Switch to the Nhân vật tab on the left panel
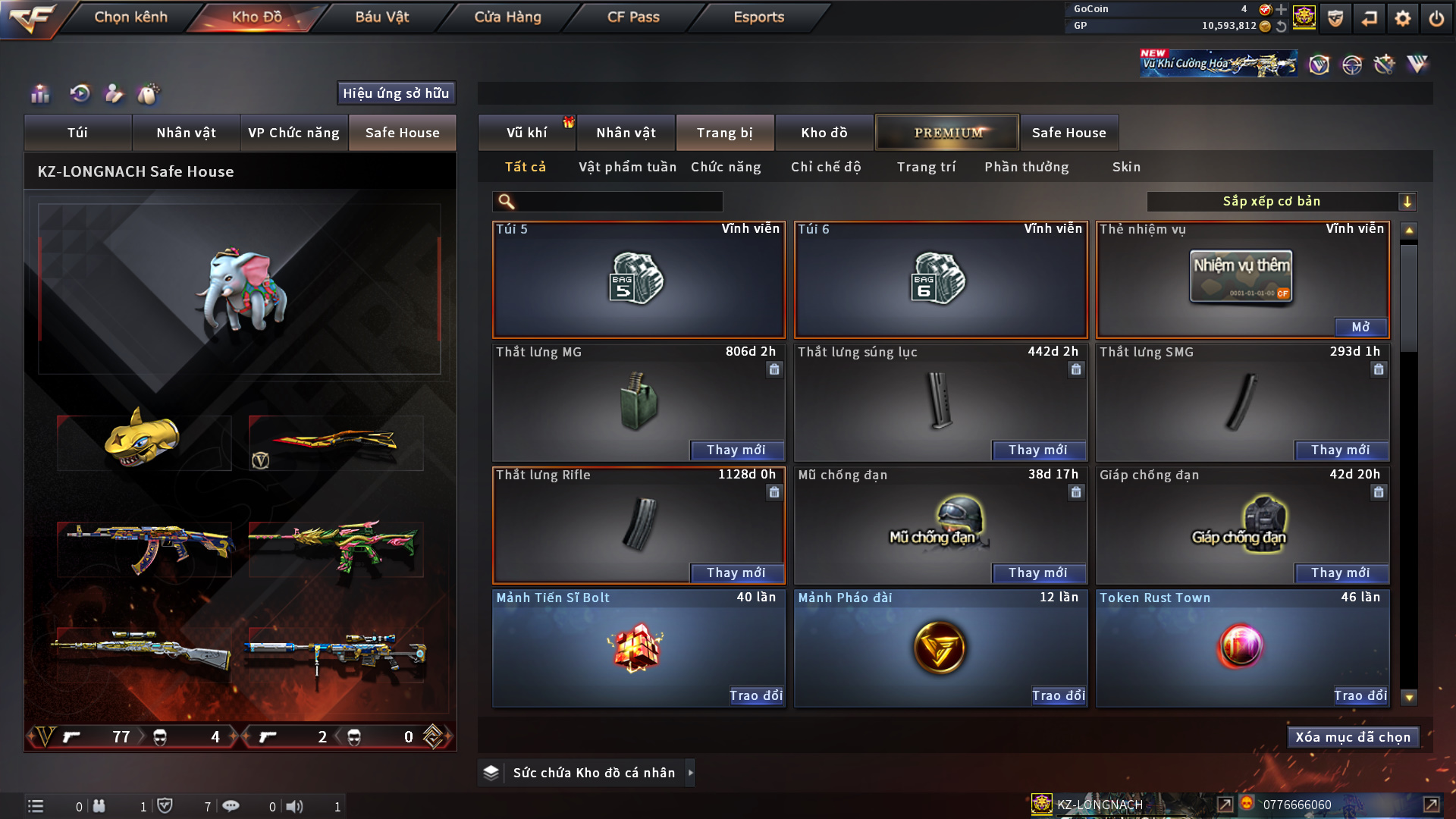Viewport: 1456px width, 819px height. pos(186,133)
